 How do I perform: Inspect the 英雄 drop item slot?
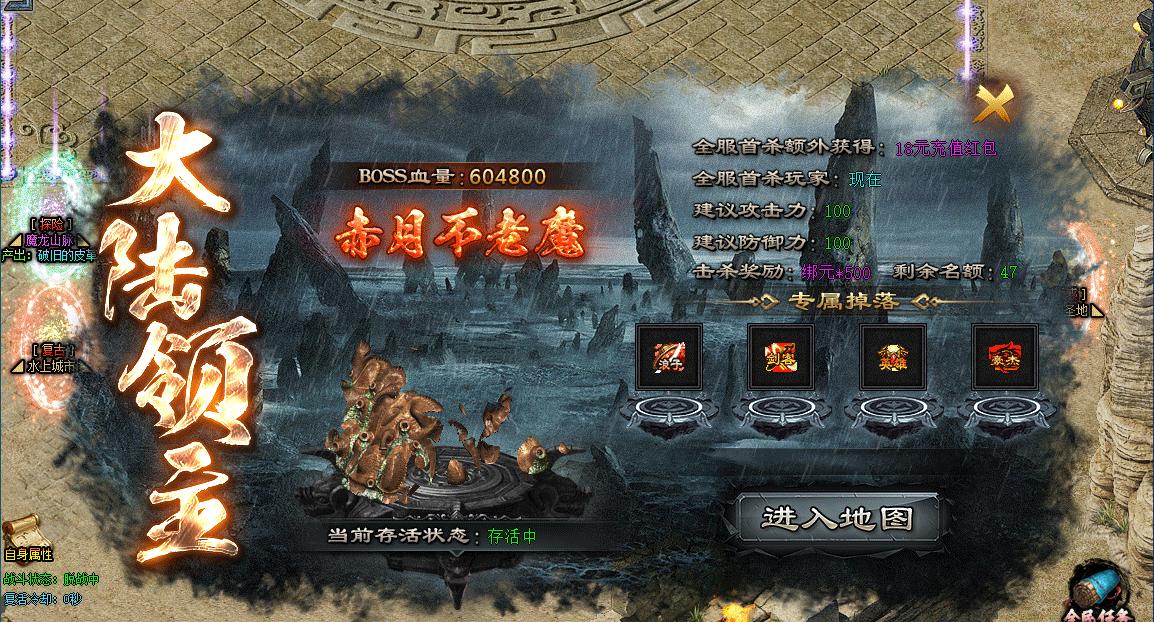pyautogui.click(x=893, y=356)
